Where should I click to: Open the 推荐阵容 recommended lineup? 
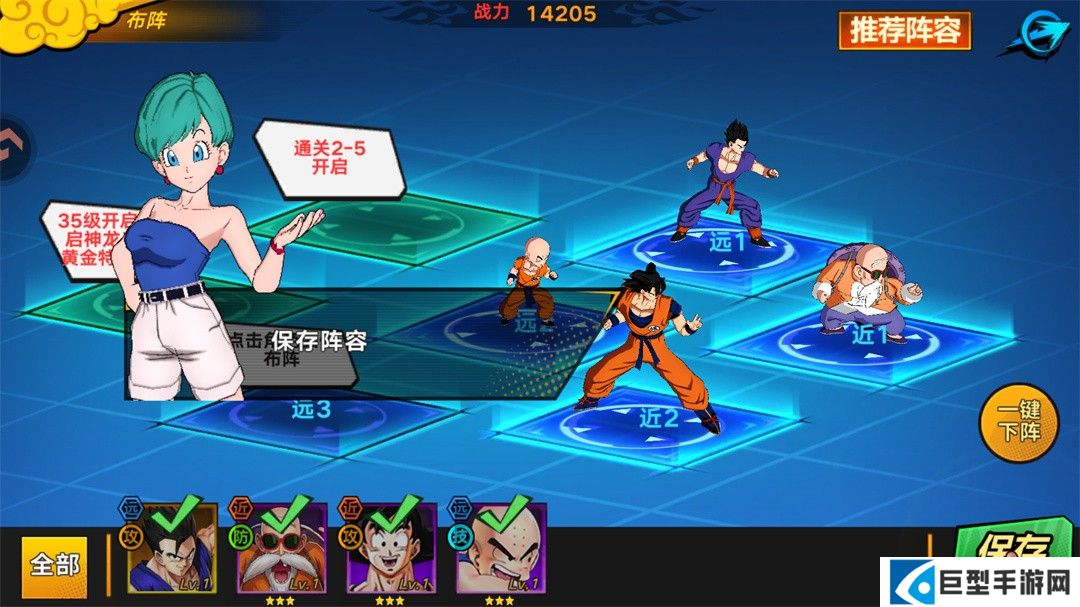pyautogui.click(x=904, y=31)
